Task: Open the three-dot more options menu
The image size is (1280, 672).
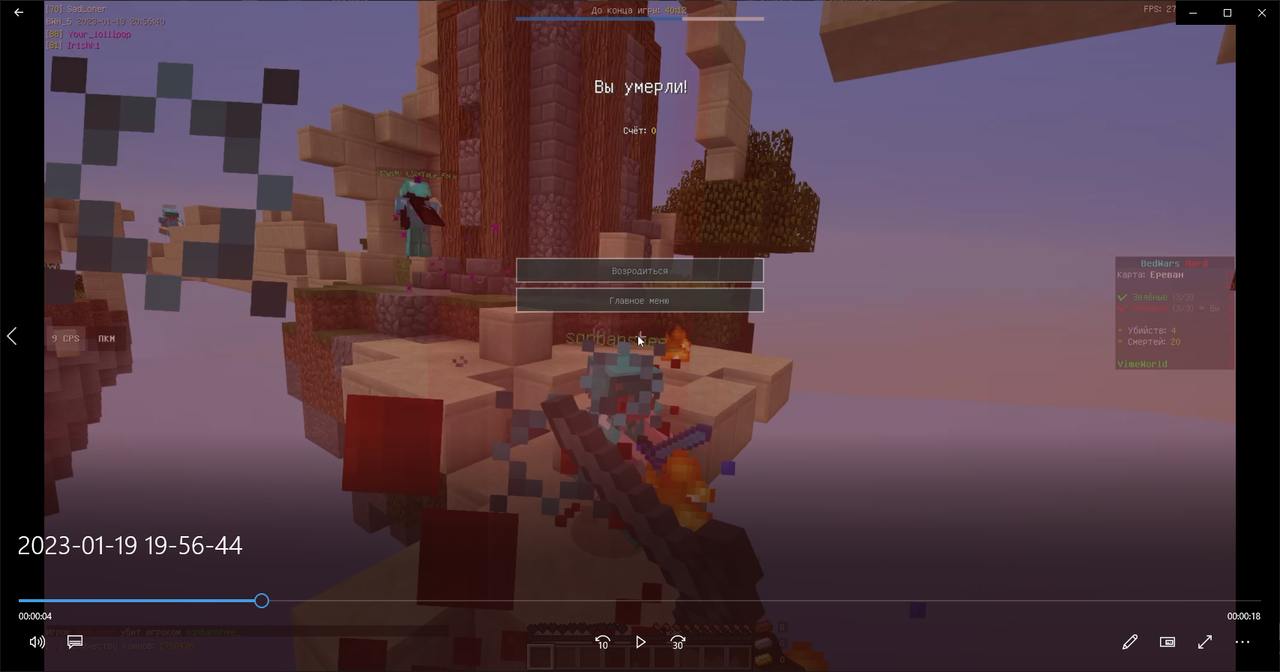Action: [1243, 642]
